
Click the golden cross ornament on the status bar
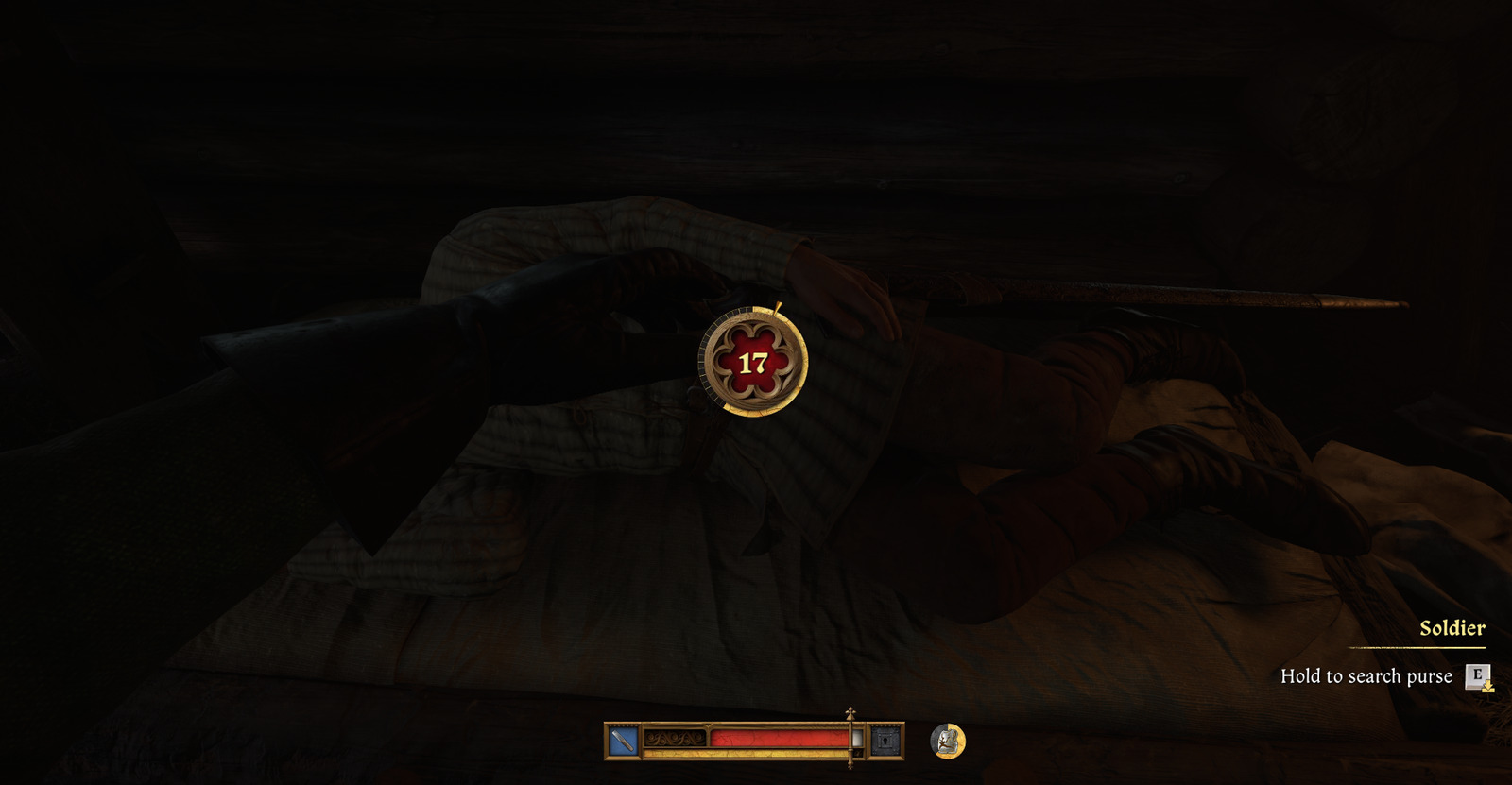(x=850, y=714)
